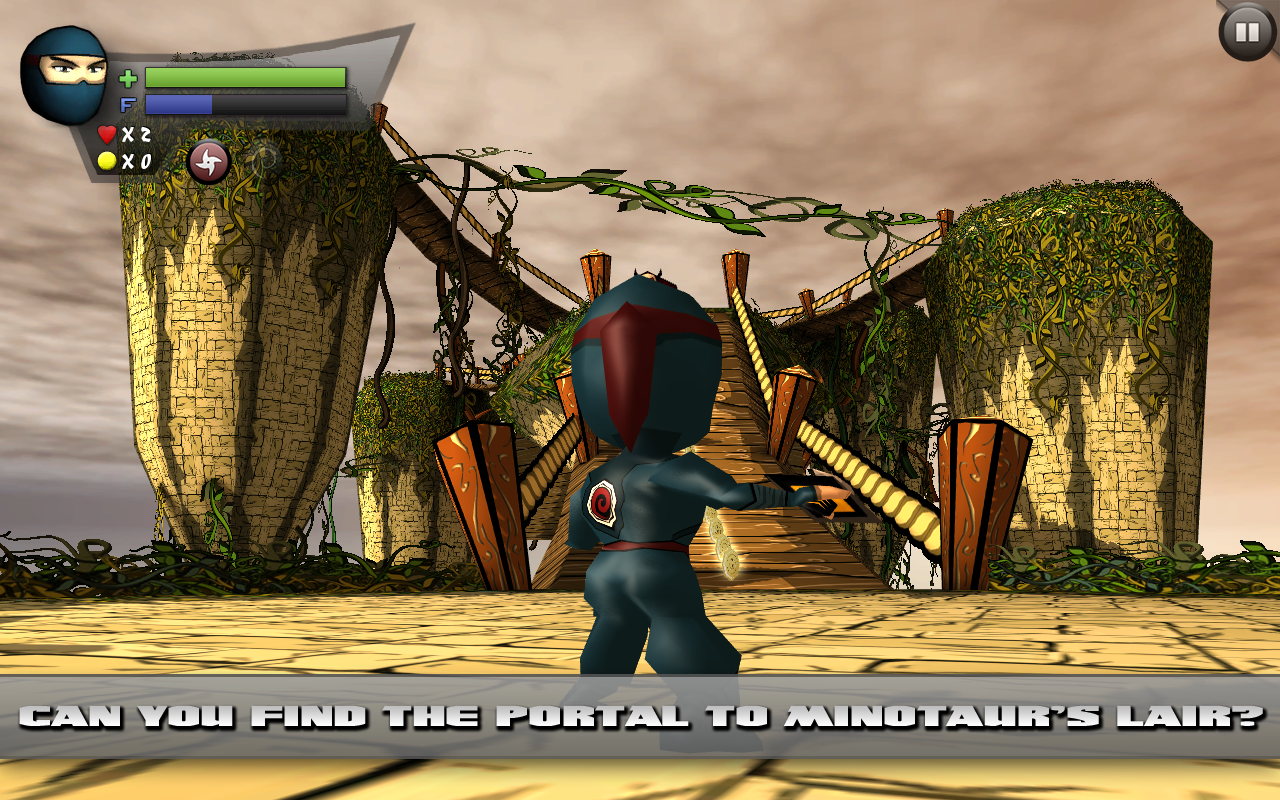Click the green plus health icon
Viewport: 1280px width, 800px height.
[128, 78]
